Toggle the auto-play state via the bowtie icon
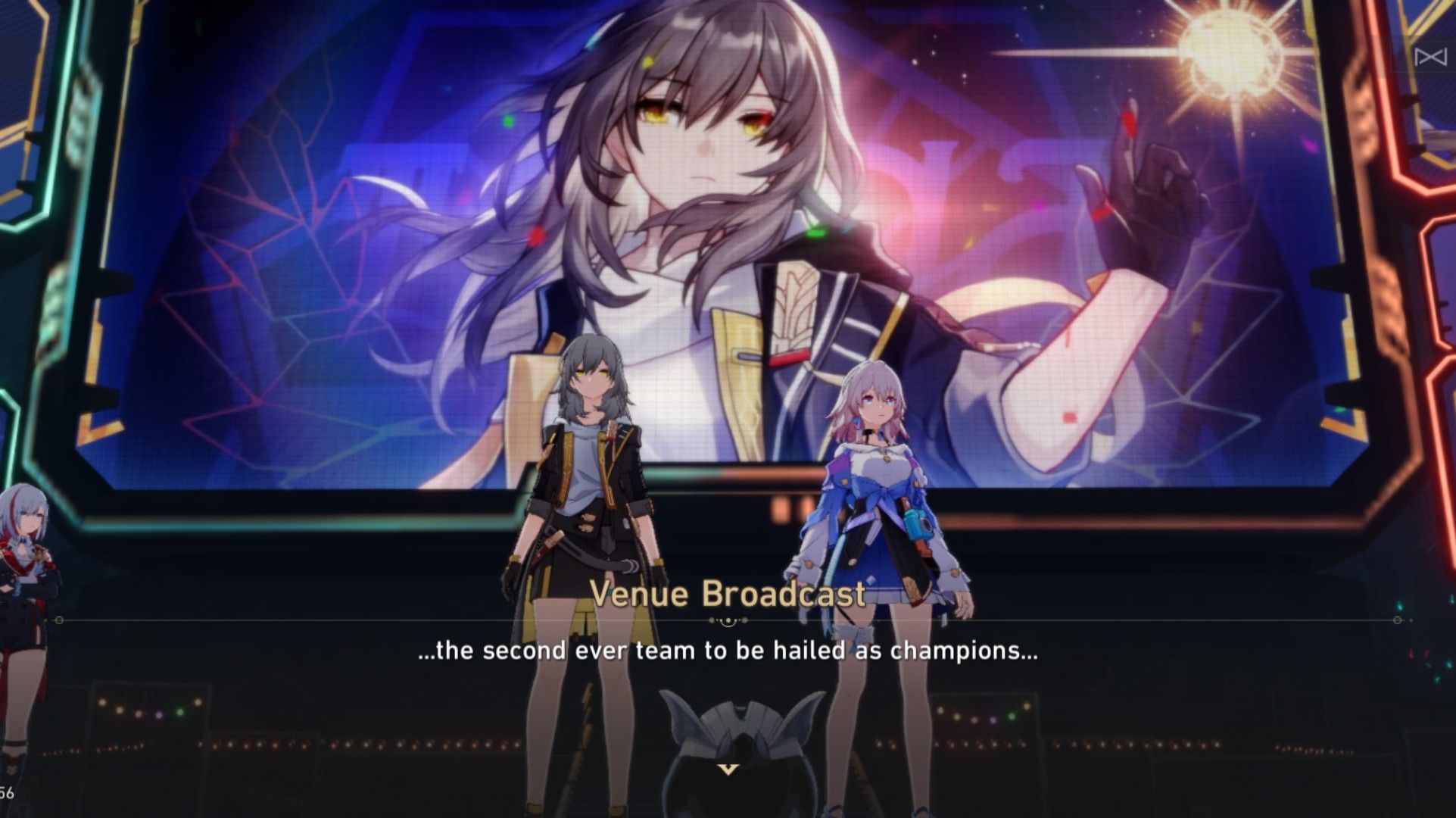 1431,57
